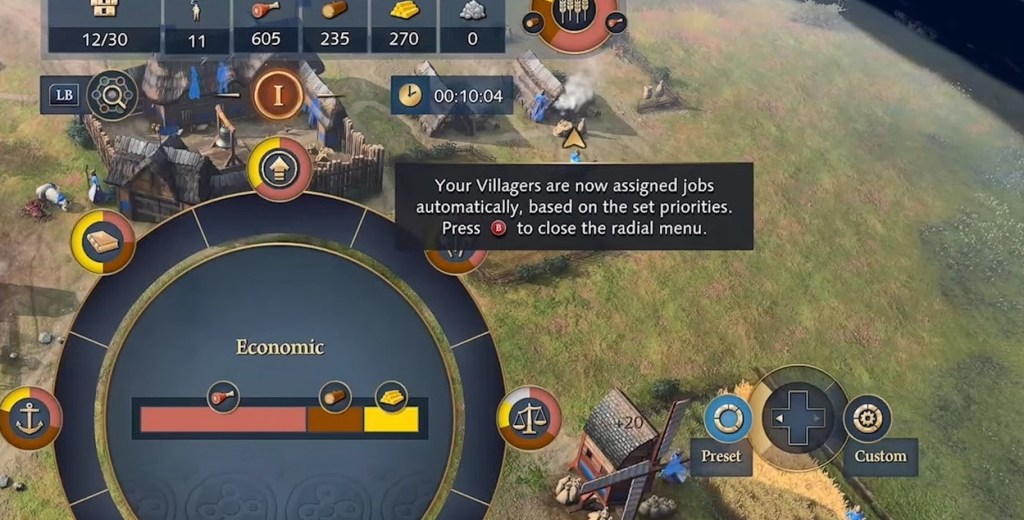Select the wood priority preset in the radial menu
This screenshot has height=520, width=1024.
(103, 242)
